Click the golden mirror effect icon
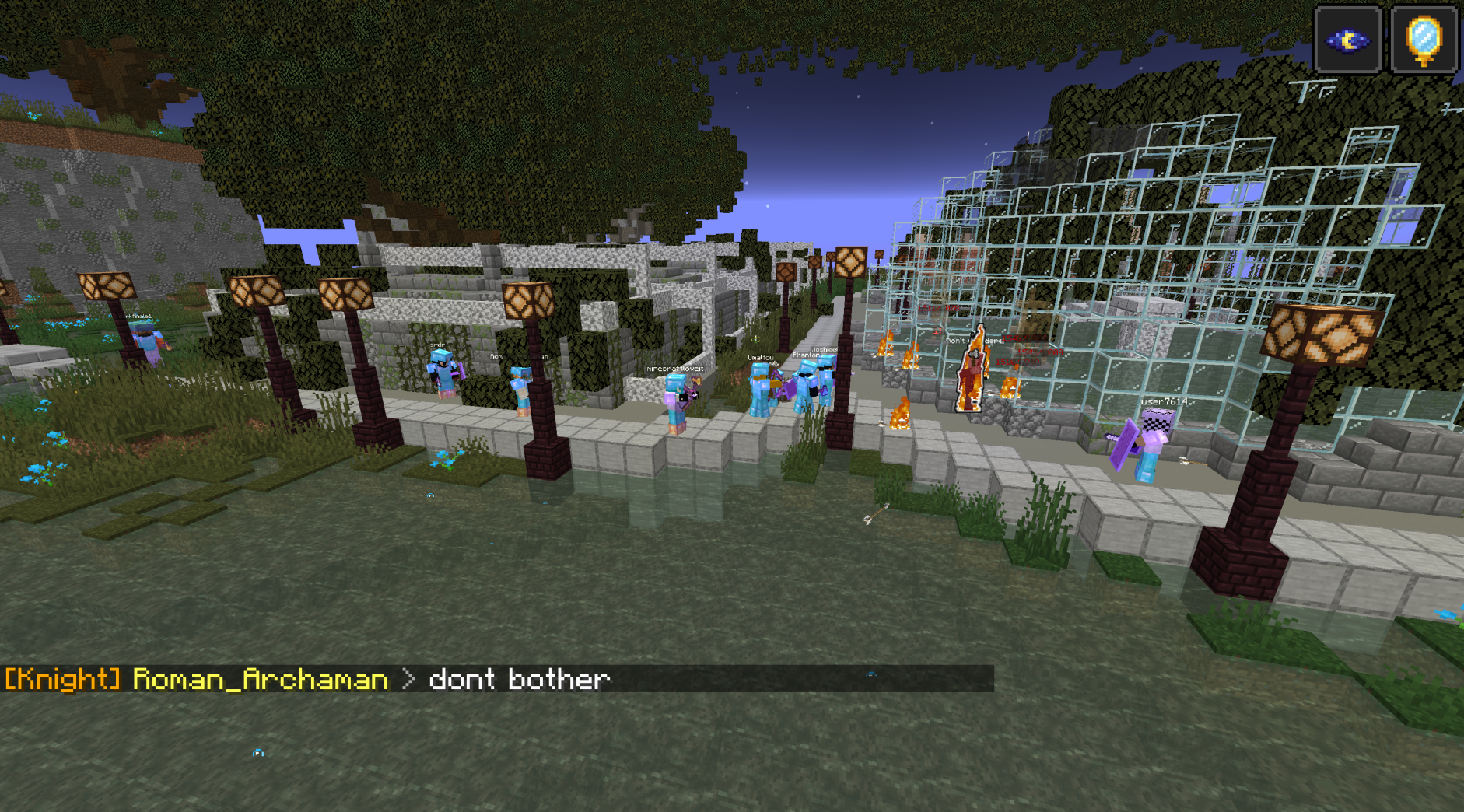 (1424, 40)
